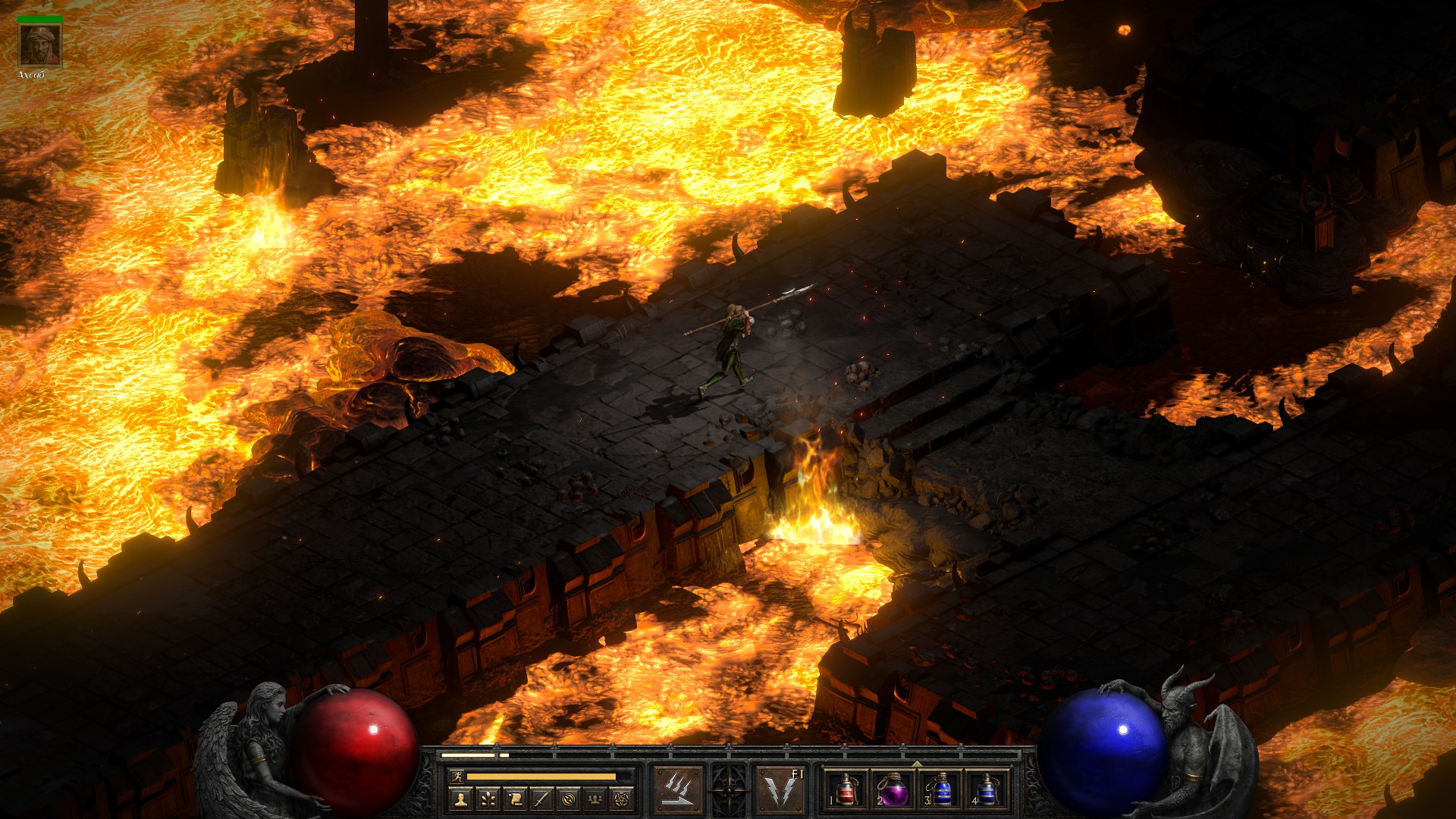This screenshot has width=1456, height=819.
Task: Use the blue mana potion in slot 3
Action: [940, 789]
